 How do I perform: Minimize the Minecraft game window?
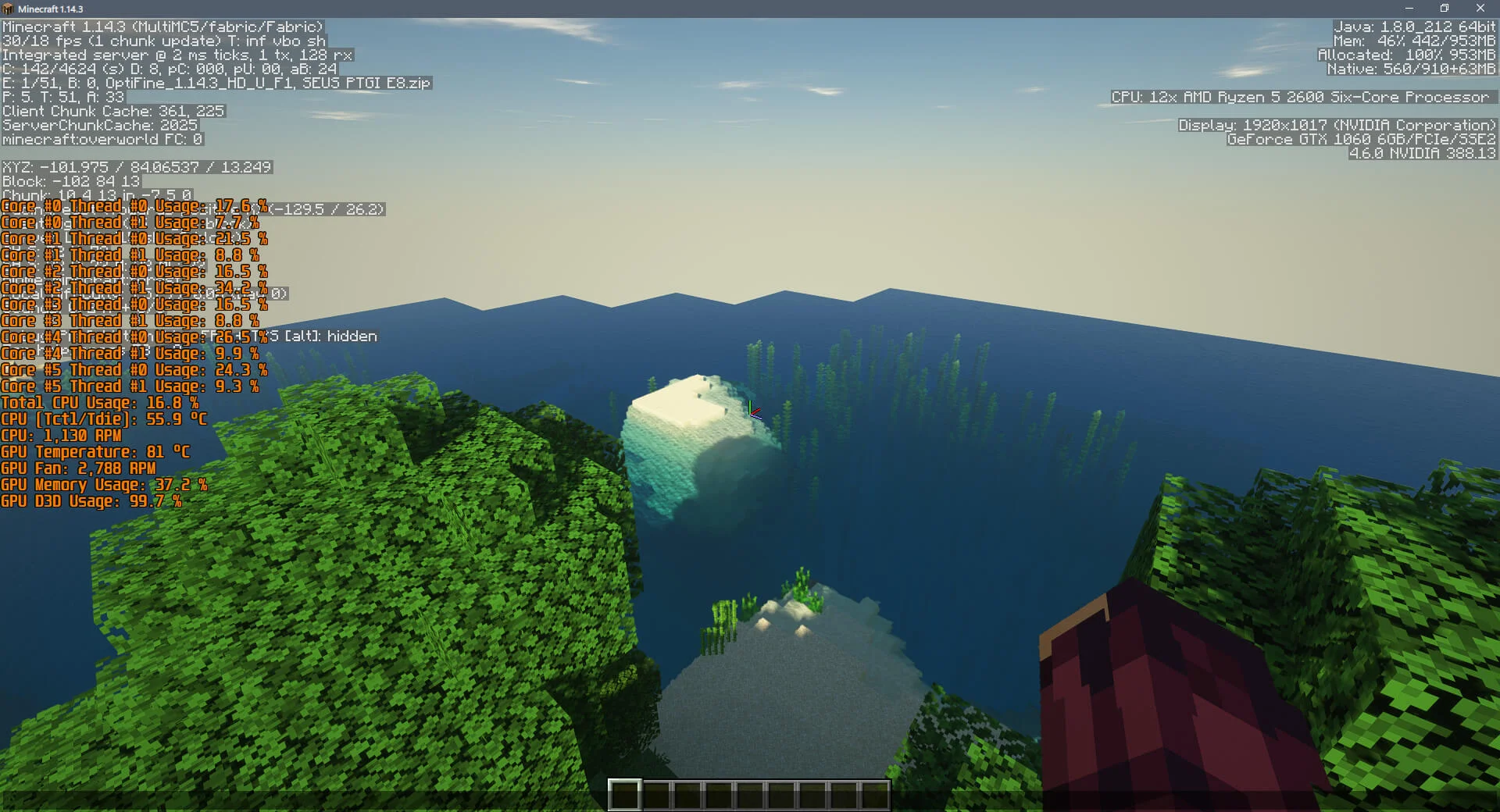click(x=1409, y=9)
